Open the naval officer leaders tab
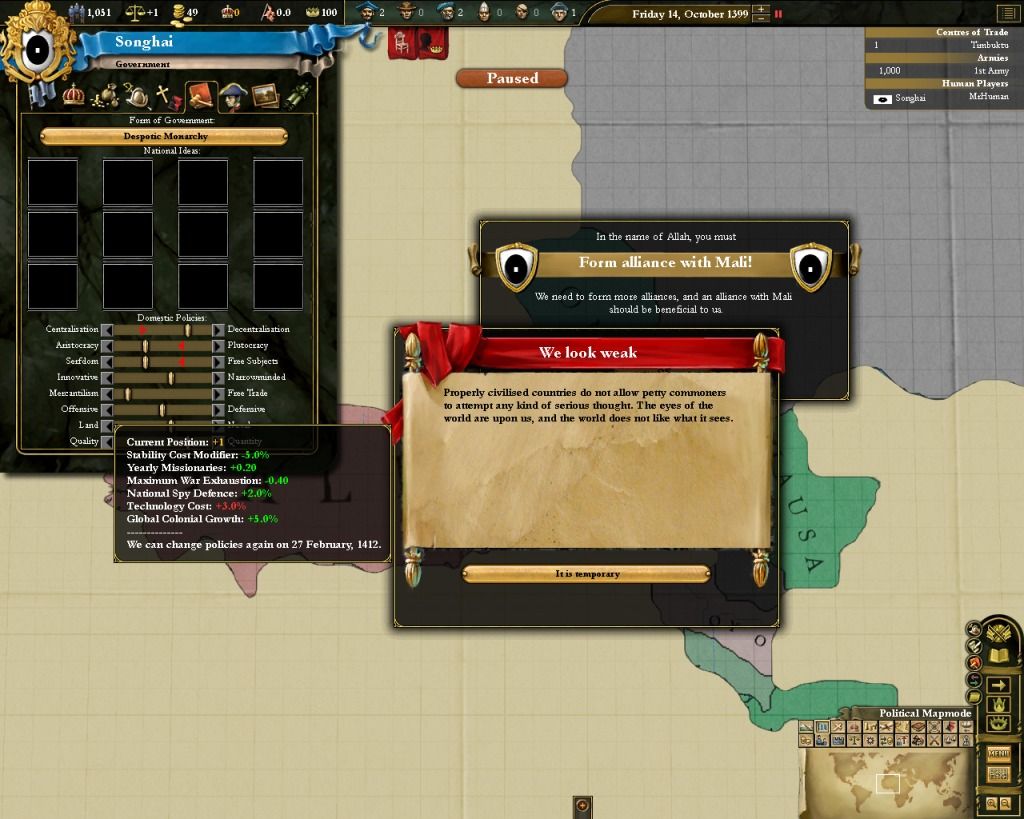 point(232,97)
